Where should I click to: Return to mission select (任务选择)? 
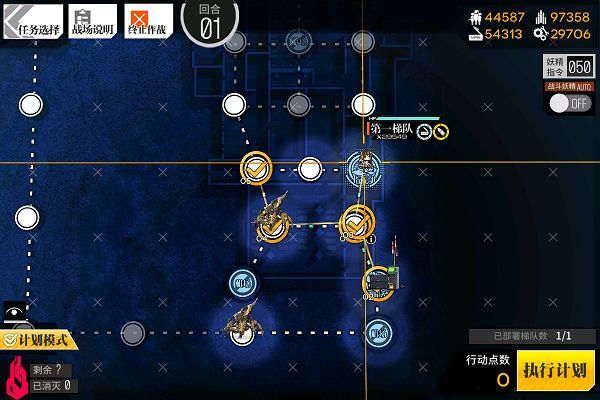32,17
